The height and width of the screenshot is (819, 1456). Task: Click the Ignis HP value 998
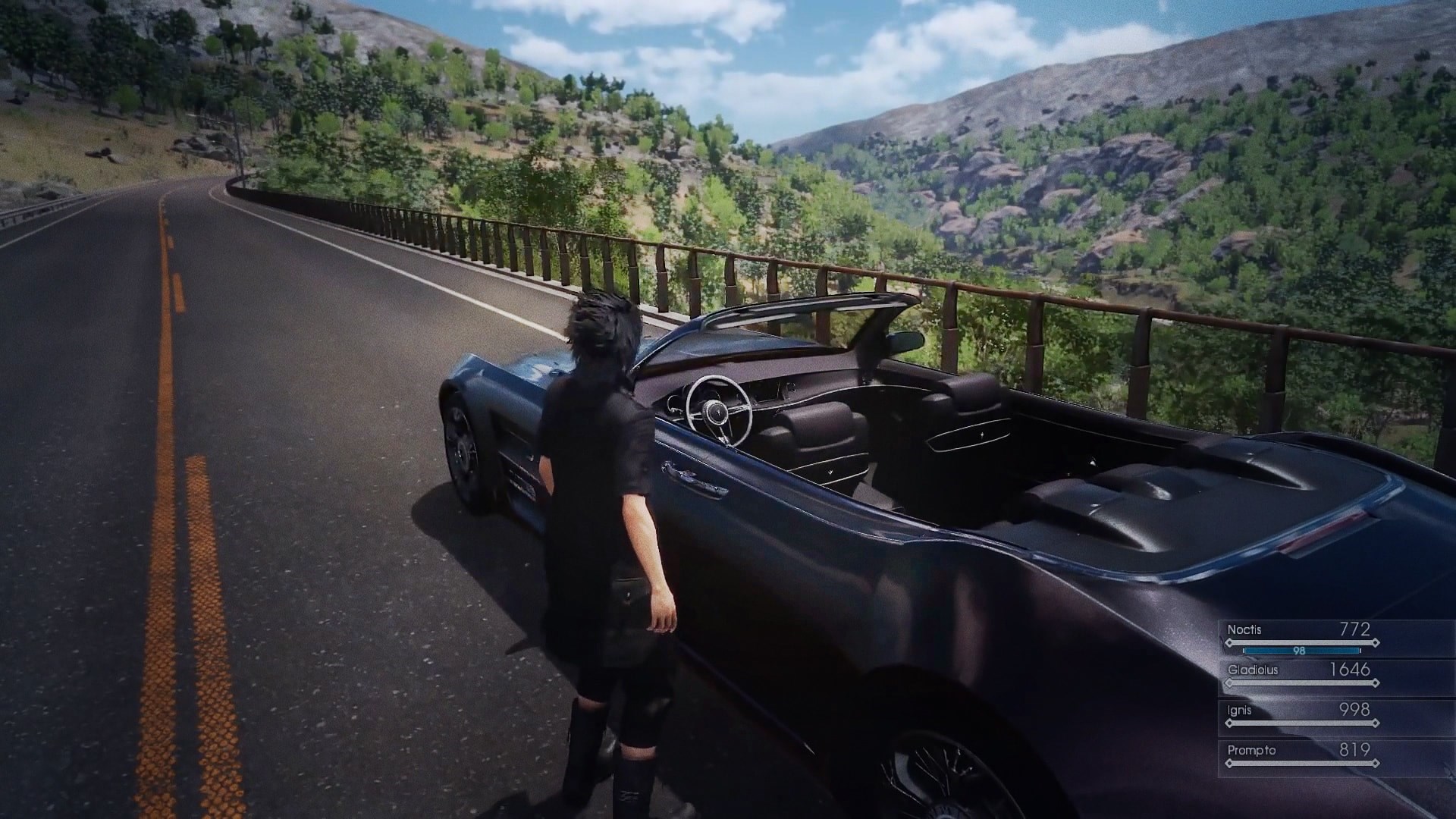pos(1354,710)
